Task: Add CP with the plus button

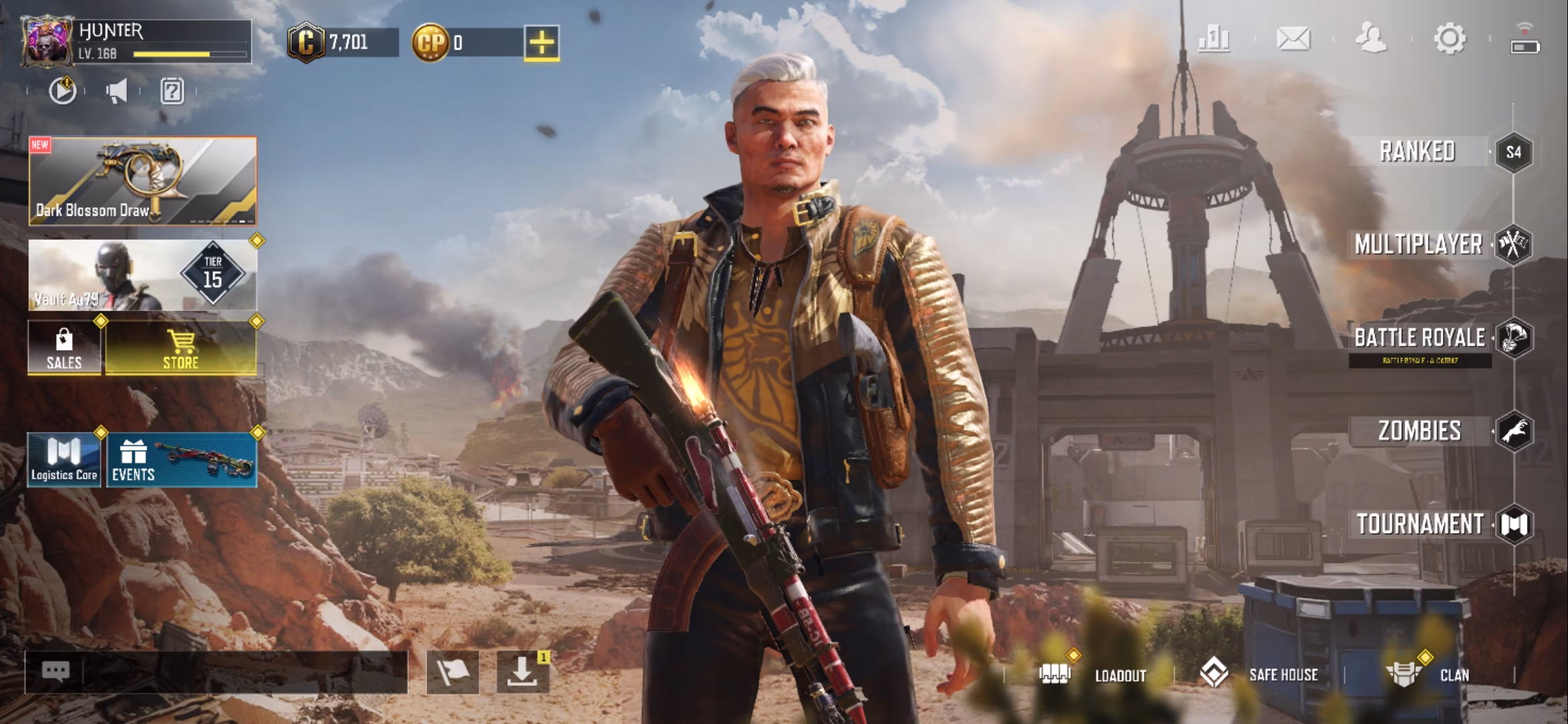Action: (541, 43)
